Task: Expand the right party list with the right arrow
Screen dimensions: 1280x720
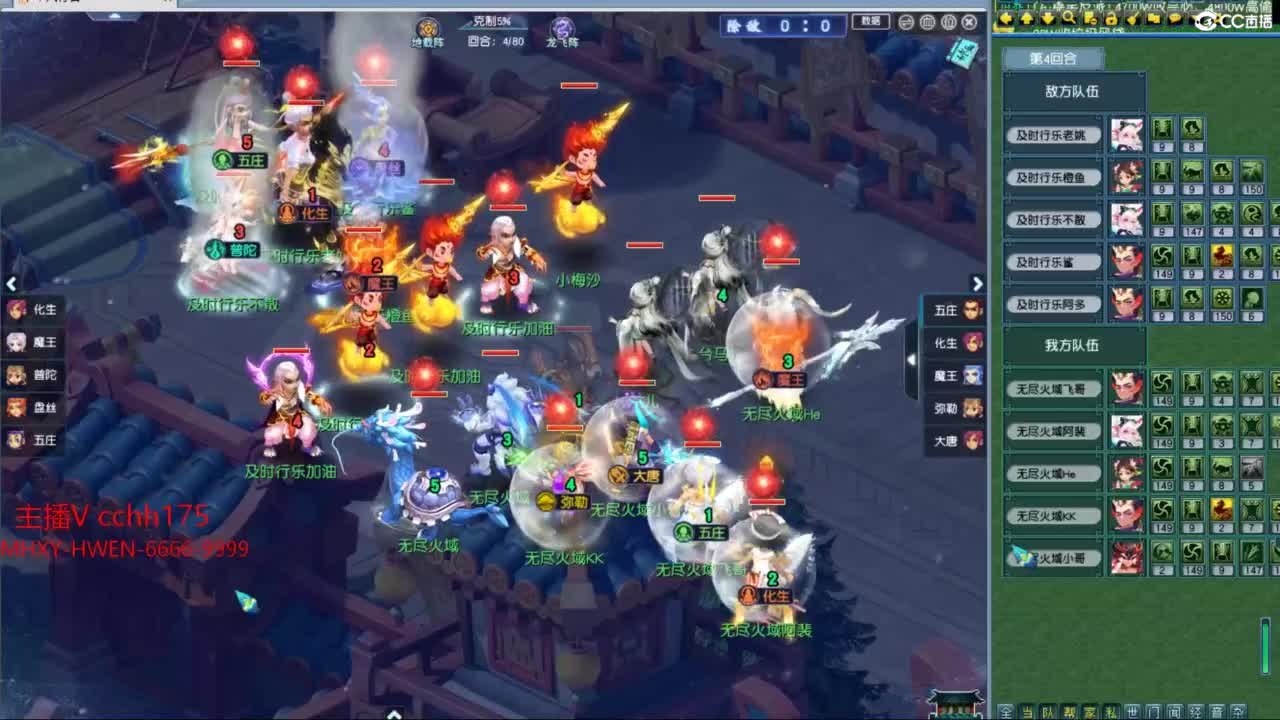Action: (x=978, y=284)
